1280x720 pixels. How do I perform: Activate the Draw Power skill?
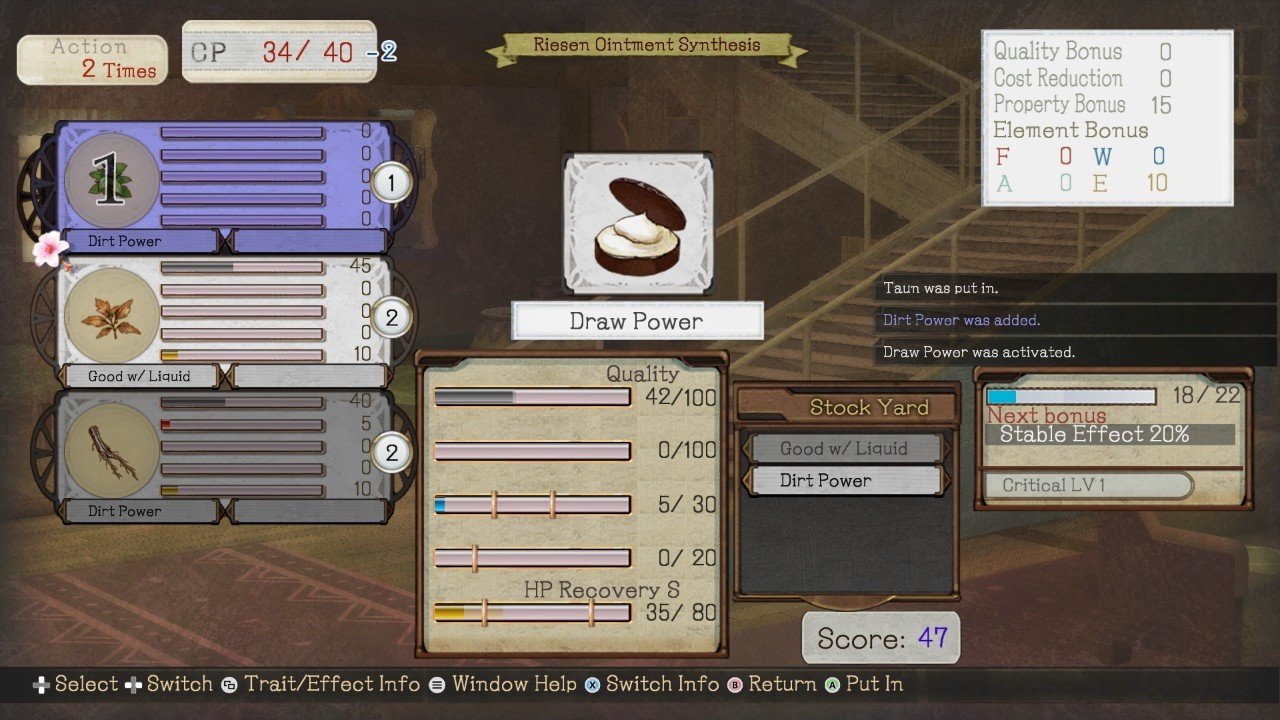point(638,320)
